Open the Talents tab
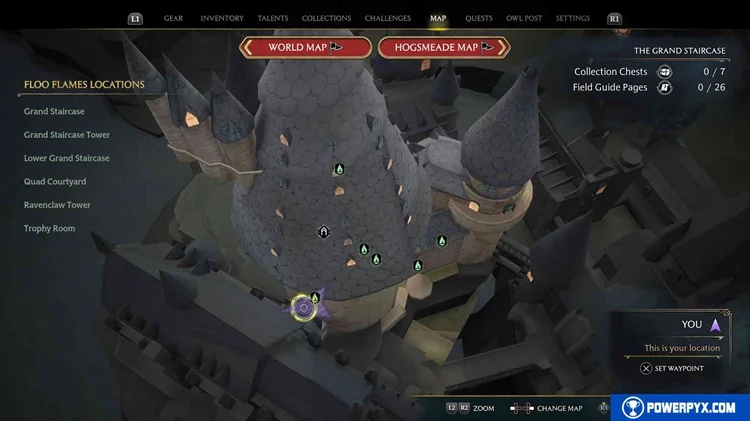Screen dimensions: 750x421 273,18
